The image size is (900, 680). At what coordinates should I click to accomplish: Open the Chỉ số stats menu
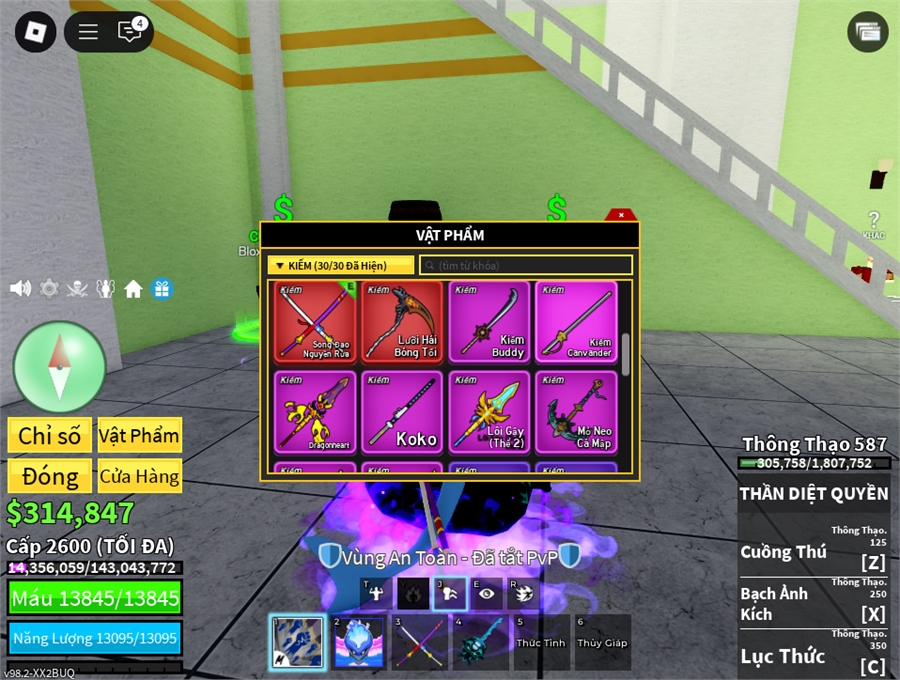(x=49, y=435)
